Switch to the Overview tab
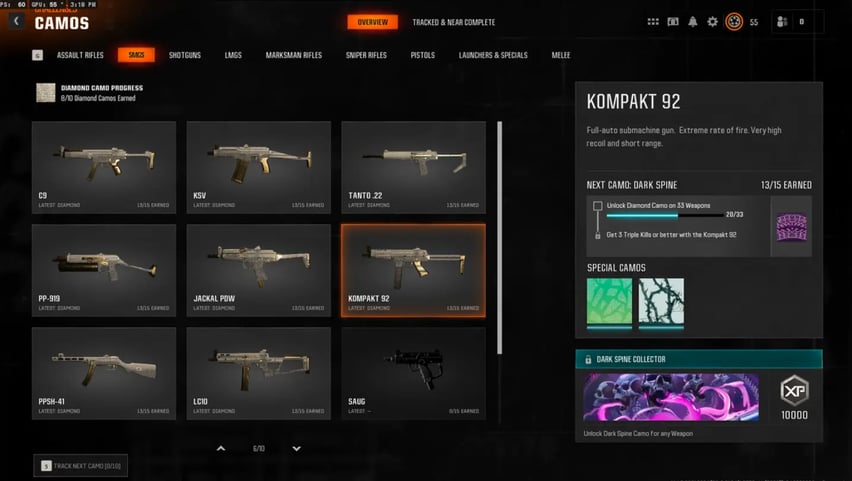Screen dimensions: 852x481 tap(372, 22)
